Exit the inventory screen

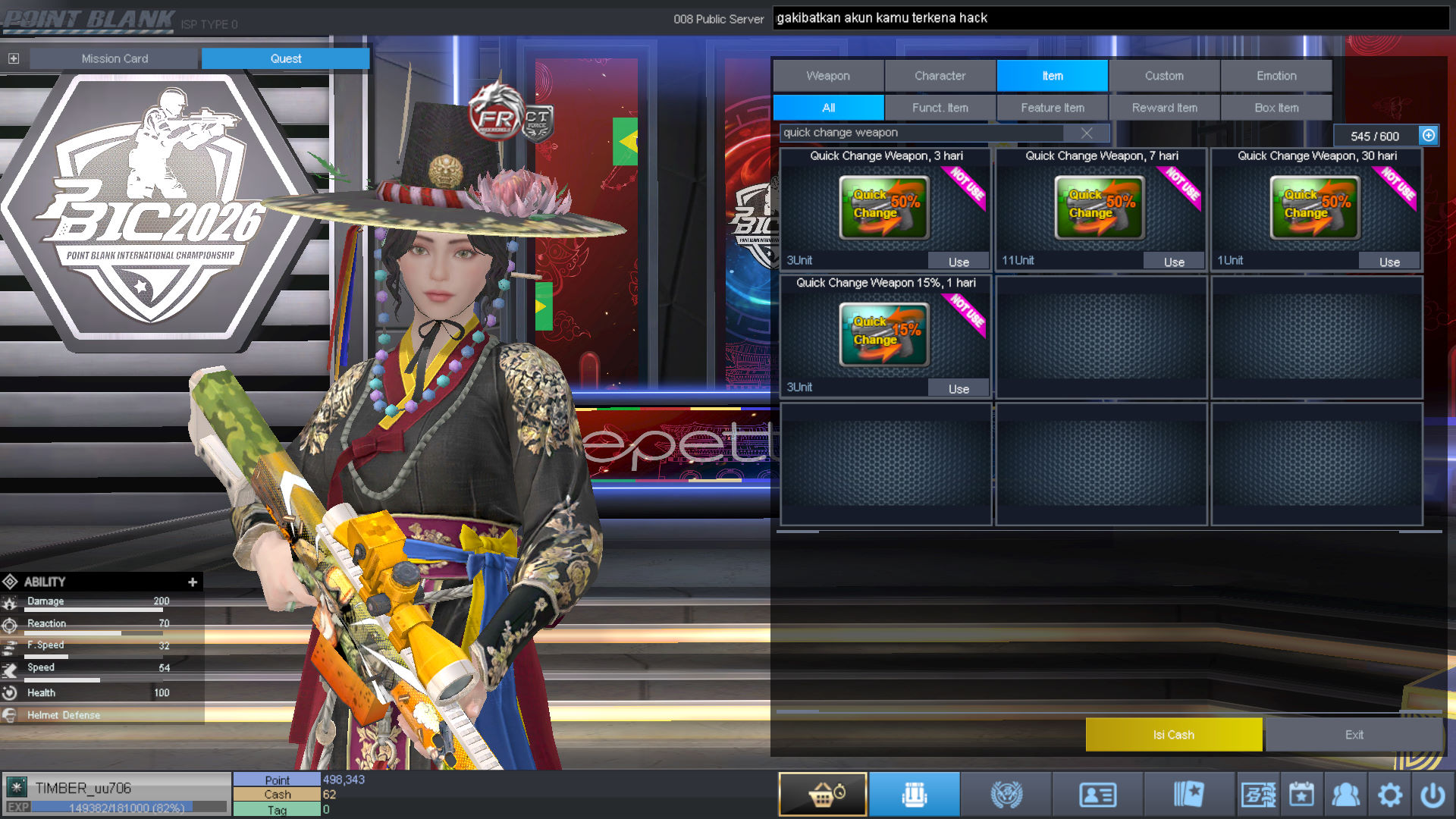click(x=1354, y=735)
